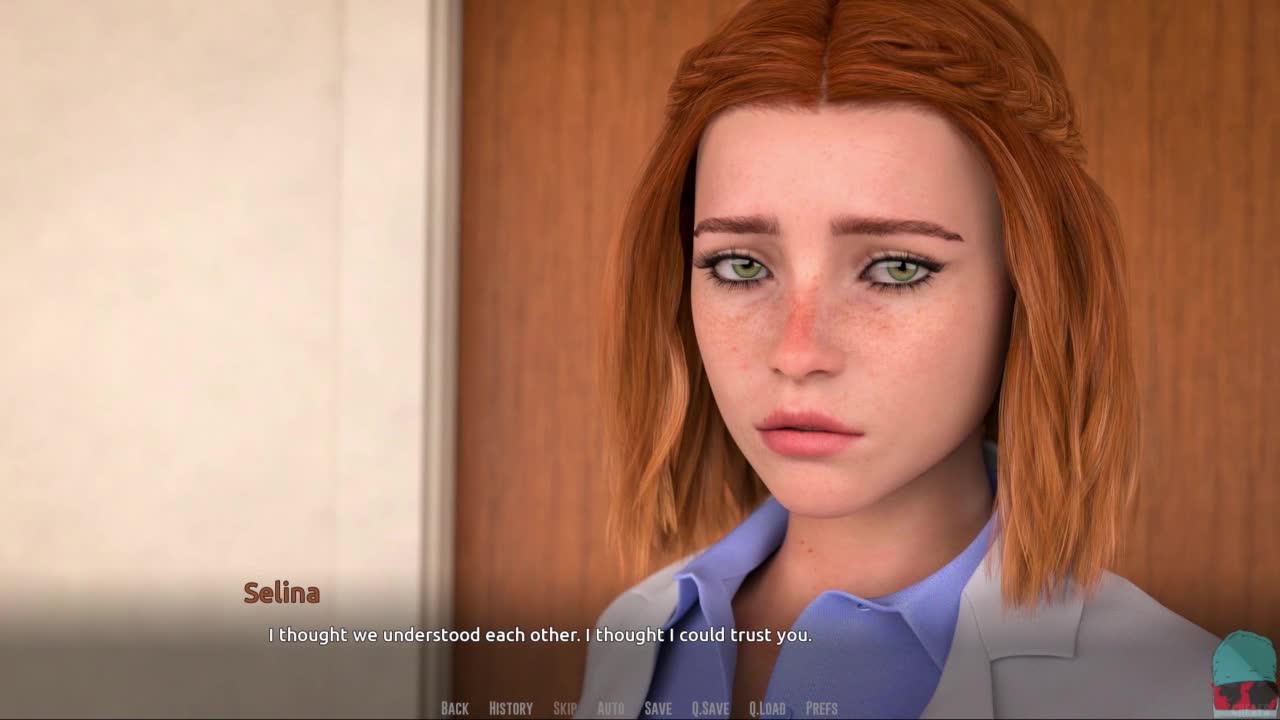Go back with the Back button

pyautogui.click(x=454, y=708)
